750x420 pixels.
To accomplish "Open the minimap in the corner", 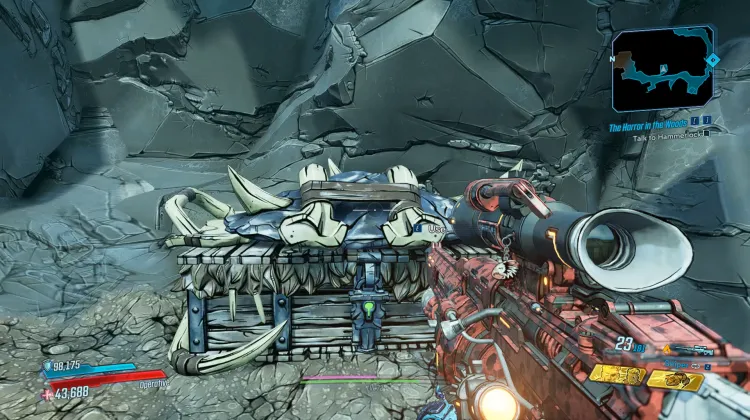I will 664,69.
